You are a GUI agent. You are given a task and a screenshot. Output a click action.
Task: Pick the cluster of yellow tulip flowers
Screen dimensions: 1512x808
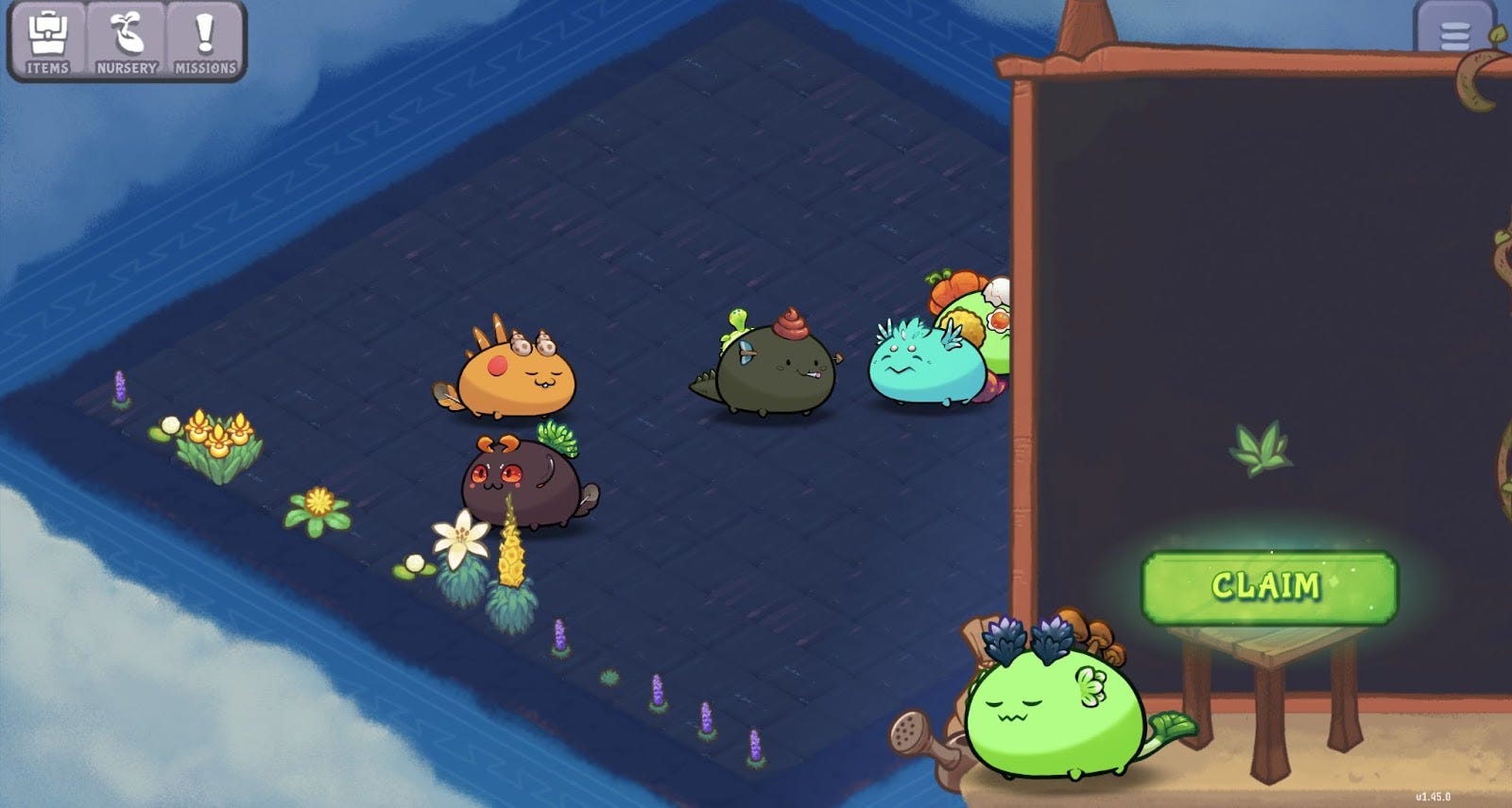tap(219, 435)
